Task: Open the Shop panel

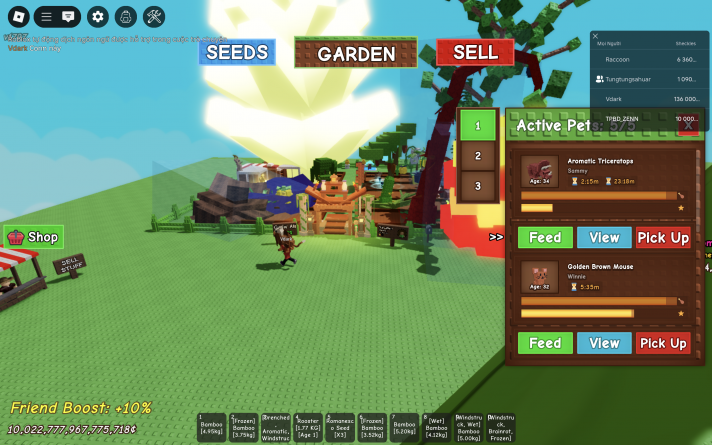Action: point(34,237)
